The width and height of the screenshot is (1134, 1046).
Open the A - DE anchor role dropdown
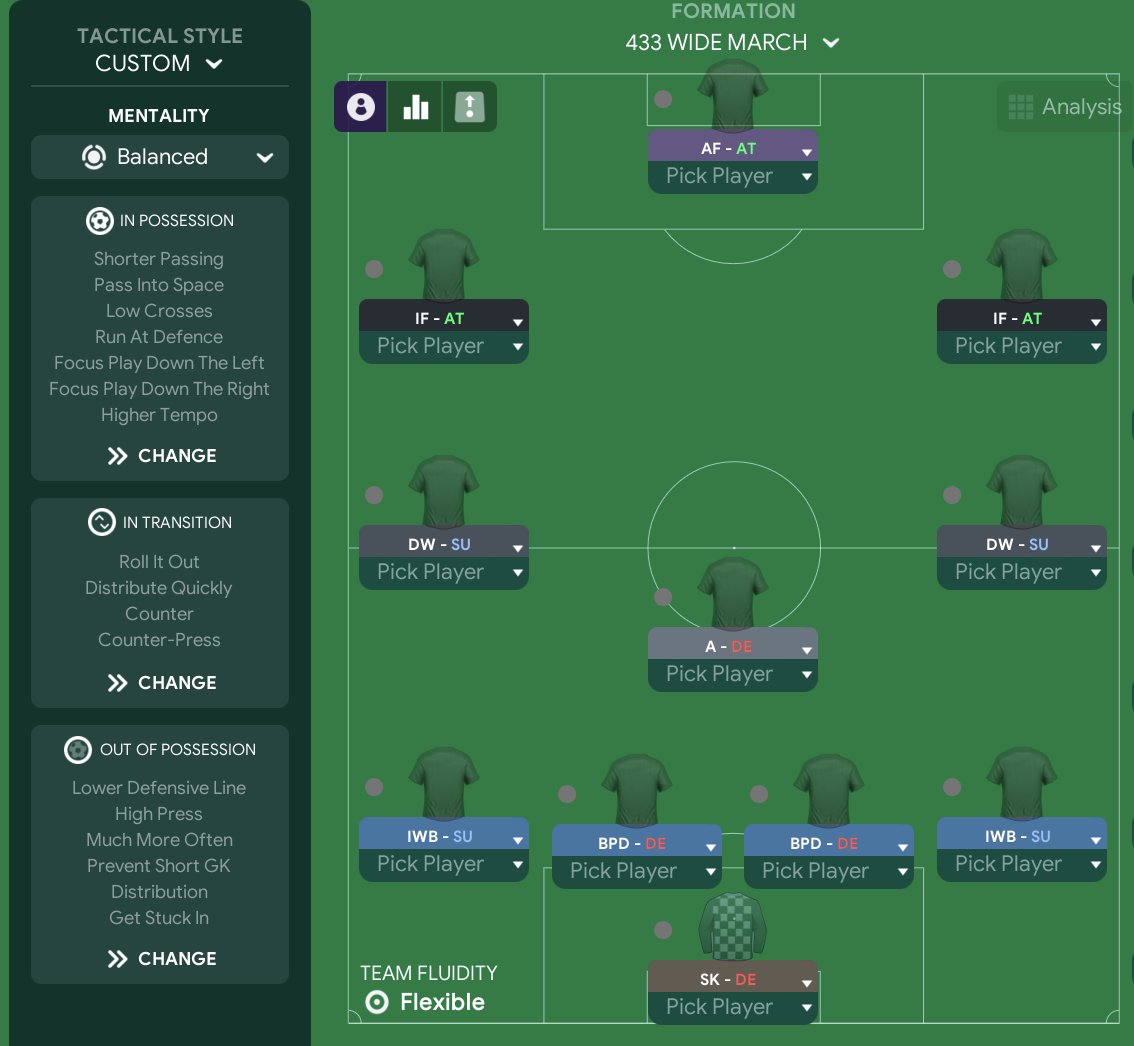point(733,647)
